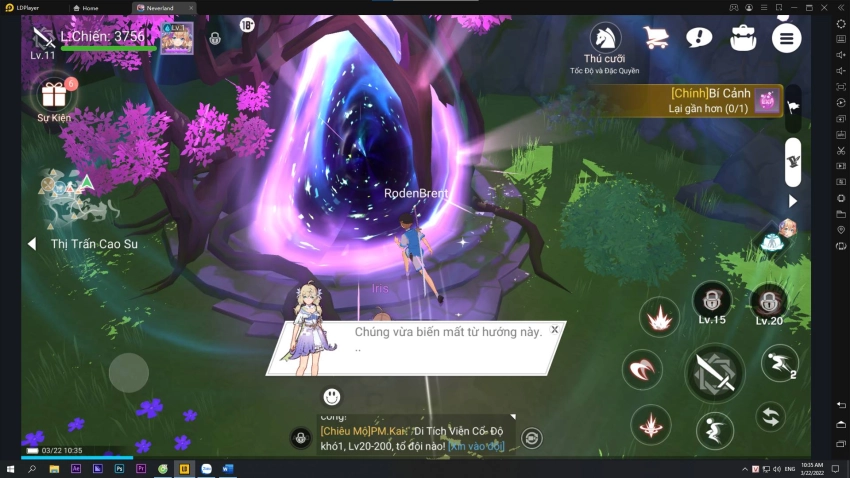This screenshot has height=478, width=850.
Task: Trigger the dash skill with 2 charges
Action: pyautogui.click(x=779, y=363)
